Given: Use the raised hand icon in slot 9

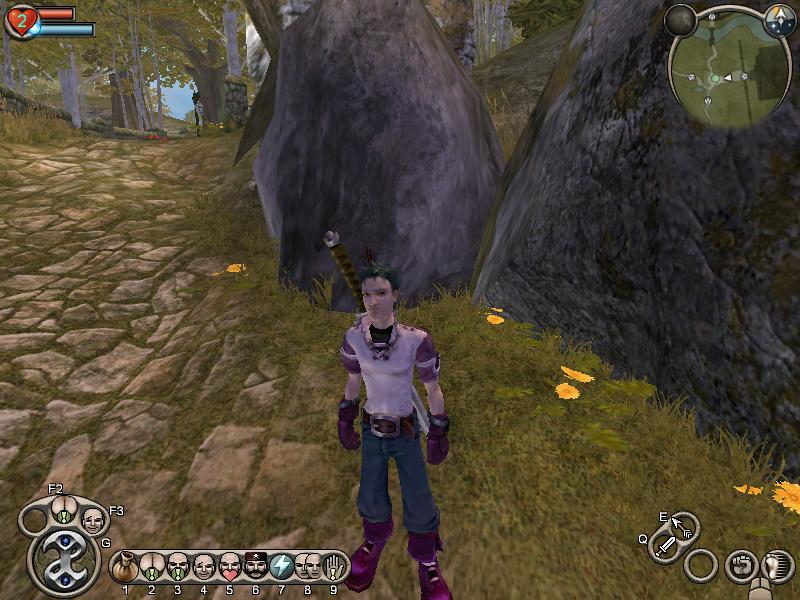Looking at the screenshot, I should 332,566.
